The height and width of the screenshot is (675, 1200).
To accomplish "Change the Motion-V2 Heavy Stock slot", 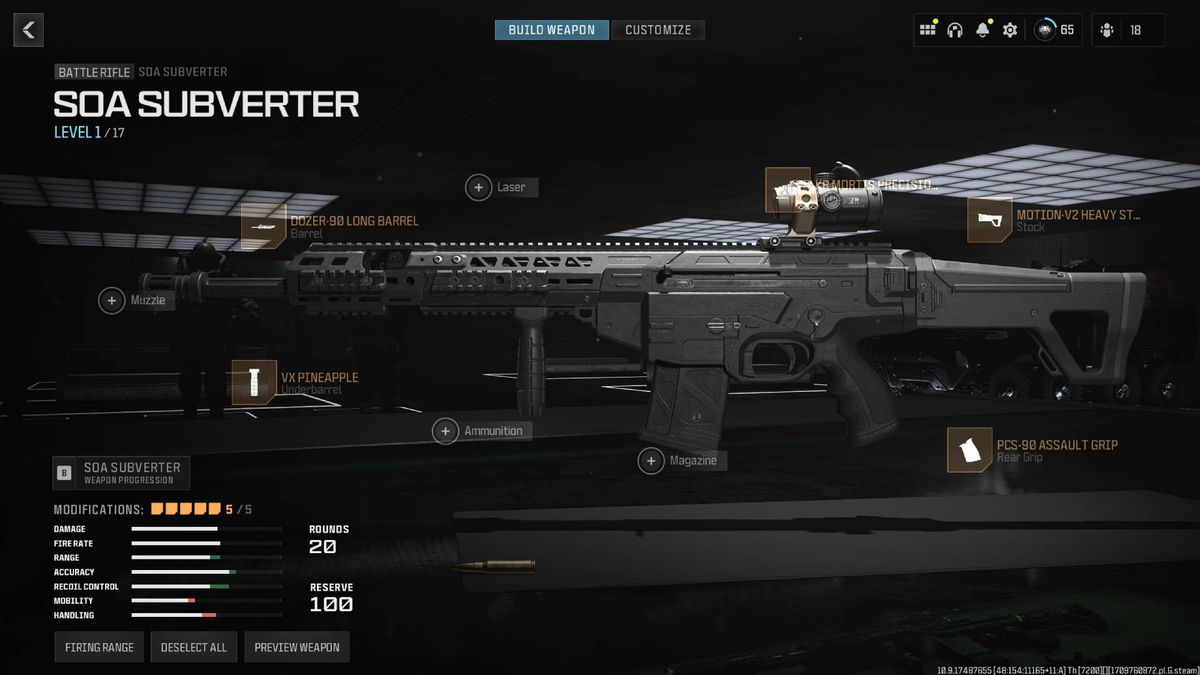I will (989, 220).
